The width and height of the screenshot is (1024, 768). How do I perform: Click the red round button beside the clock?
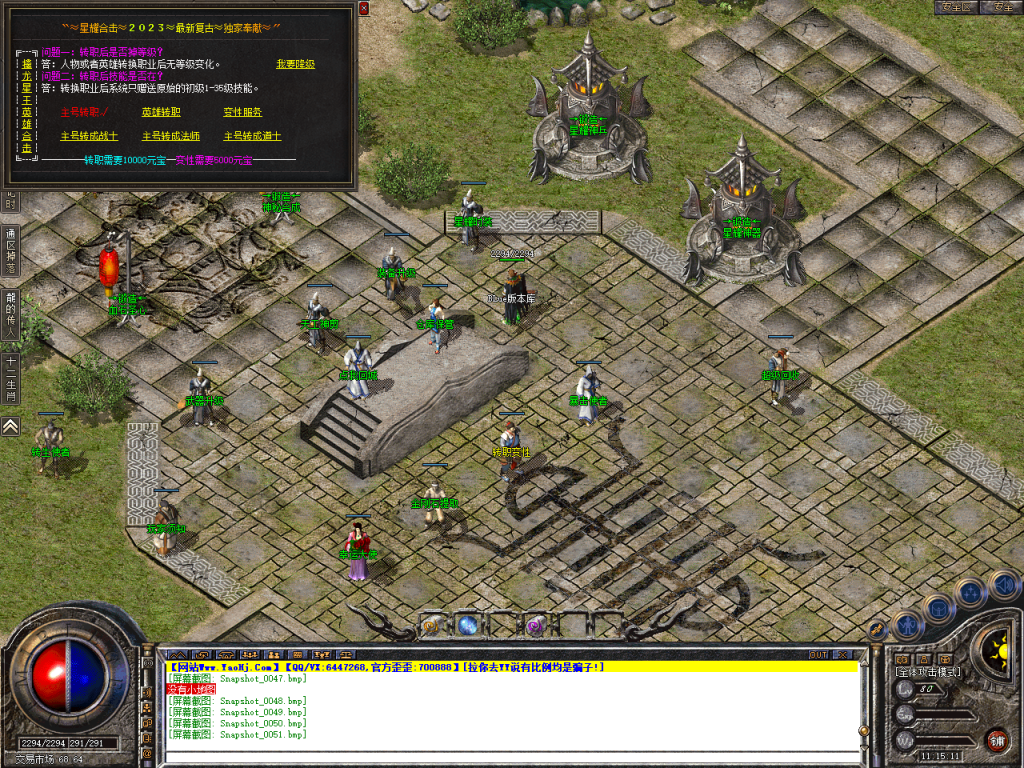coord(996,740)
